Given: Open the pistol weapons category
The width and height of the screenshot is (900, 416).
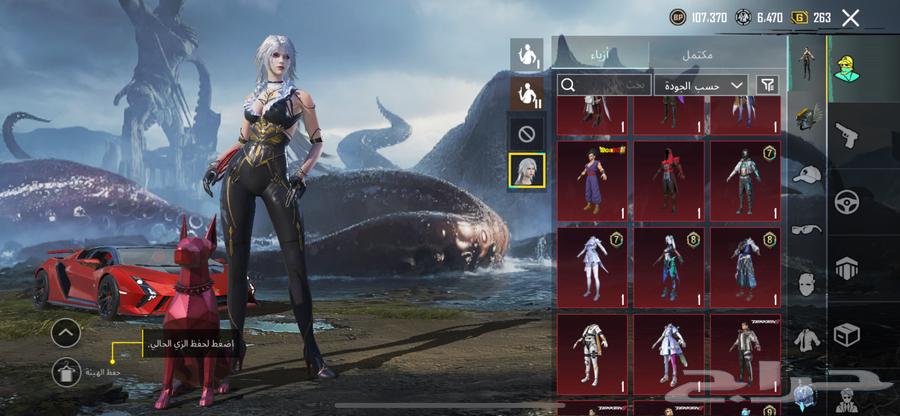Looking at the screenshot, I should tap(847, 135).
